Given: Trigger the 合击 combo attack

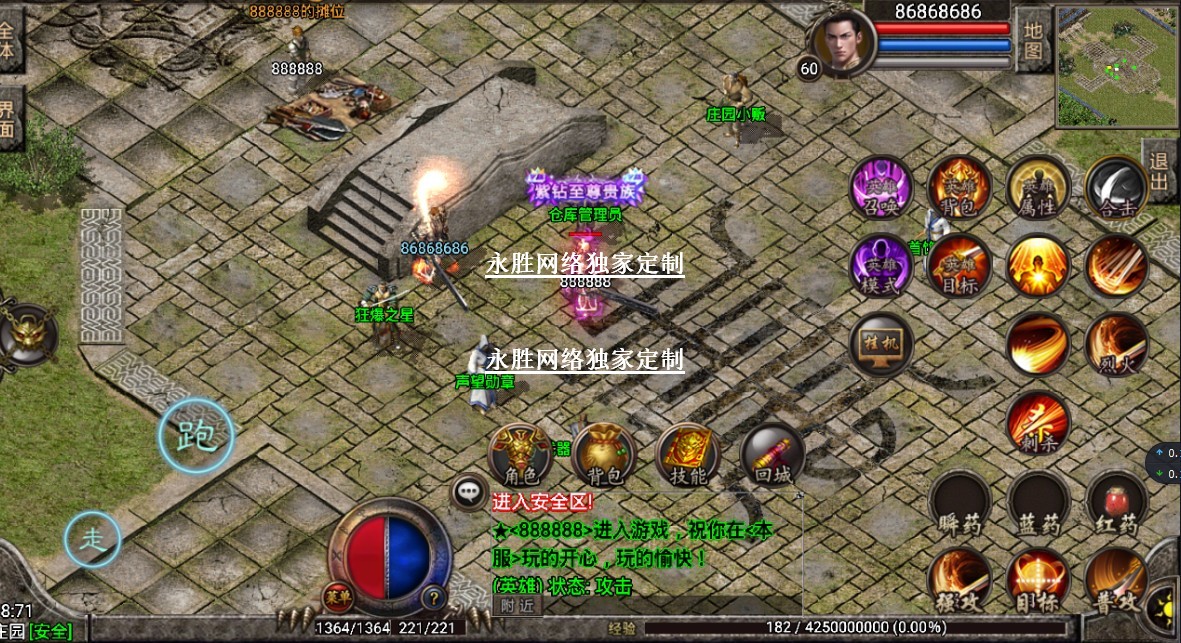Looking at the screenshot, I should [x=1116, y=188].
